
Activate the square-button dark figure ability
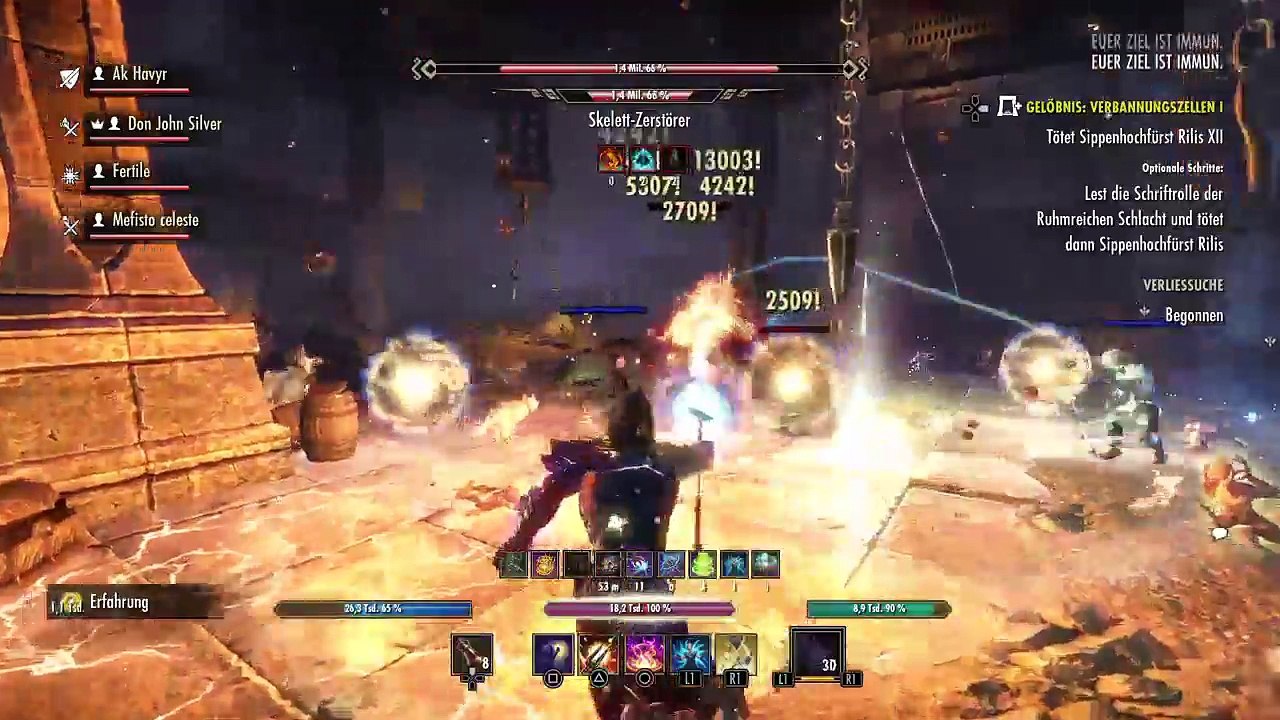553,654
